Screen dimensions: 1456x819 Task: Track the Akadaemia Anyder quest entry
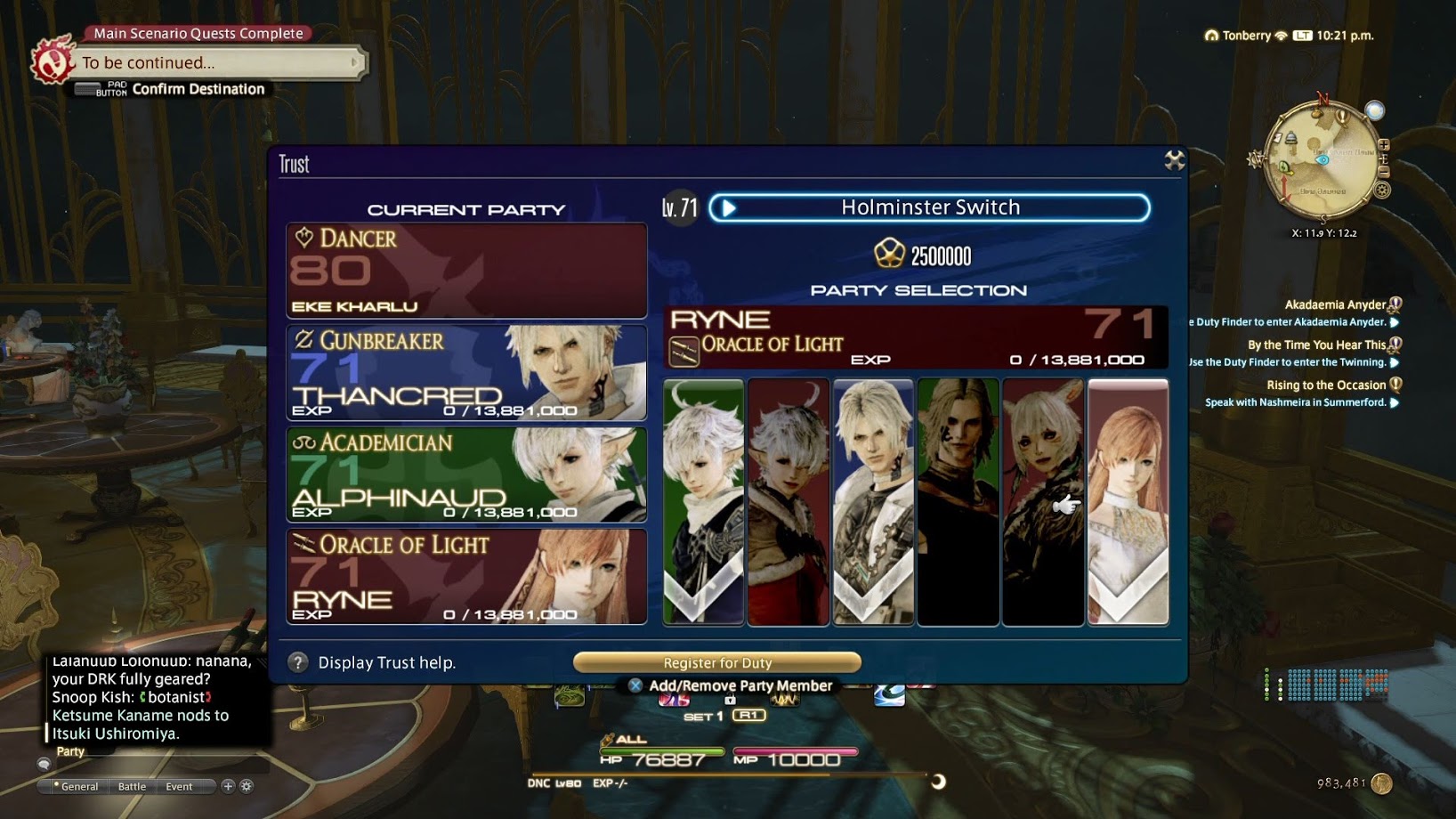(x=1334, y=304)
